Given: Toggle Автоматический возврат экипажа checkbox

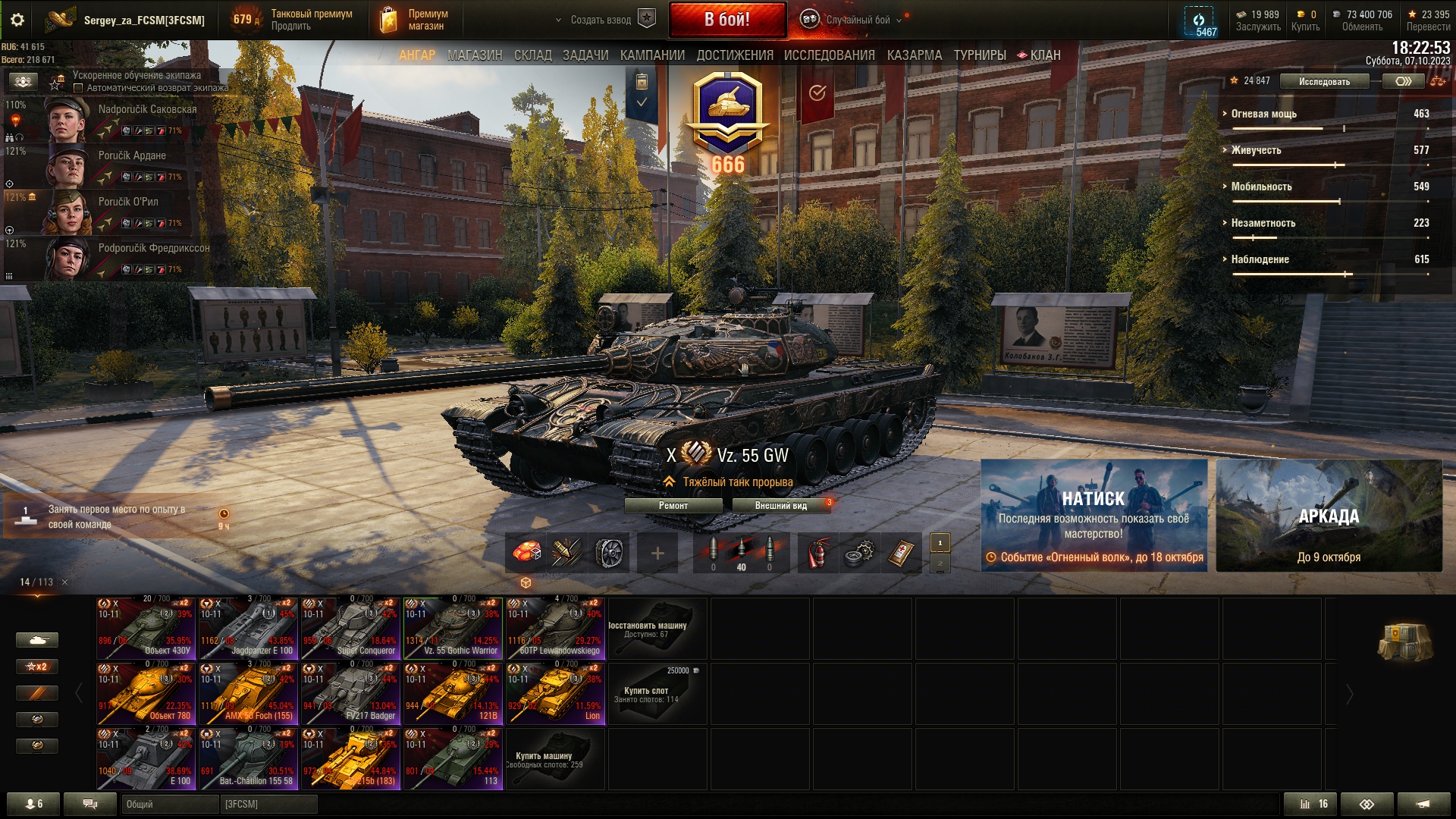Looking at the screenshot, I should tap(78, 88).
